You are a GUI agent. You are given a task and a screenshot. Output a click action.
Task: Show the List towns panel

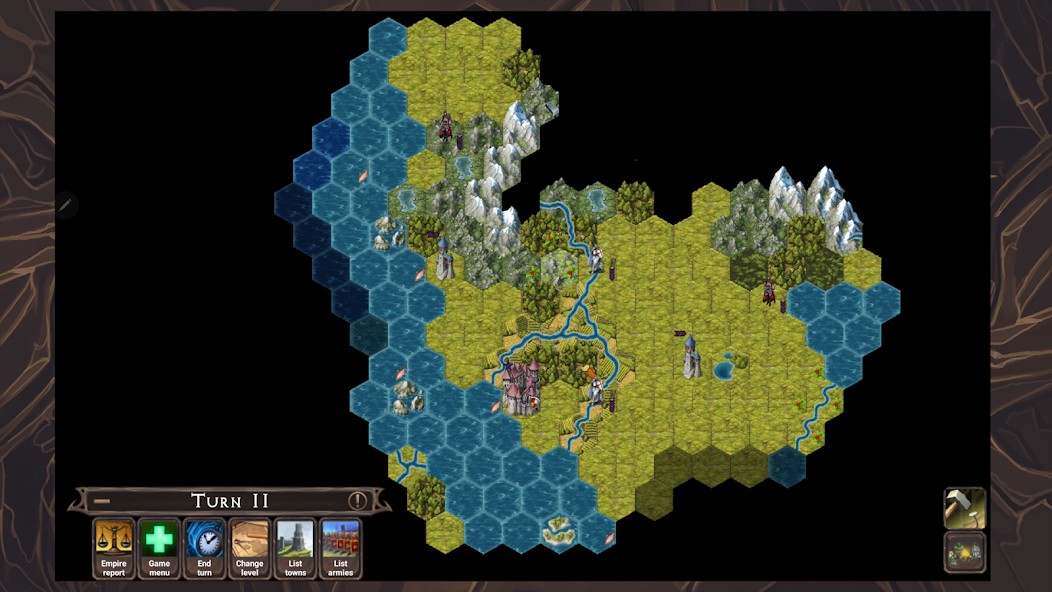(x=295, y=547)
